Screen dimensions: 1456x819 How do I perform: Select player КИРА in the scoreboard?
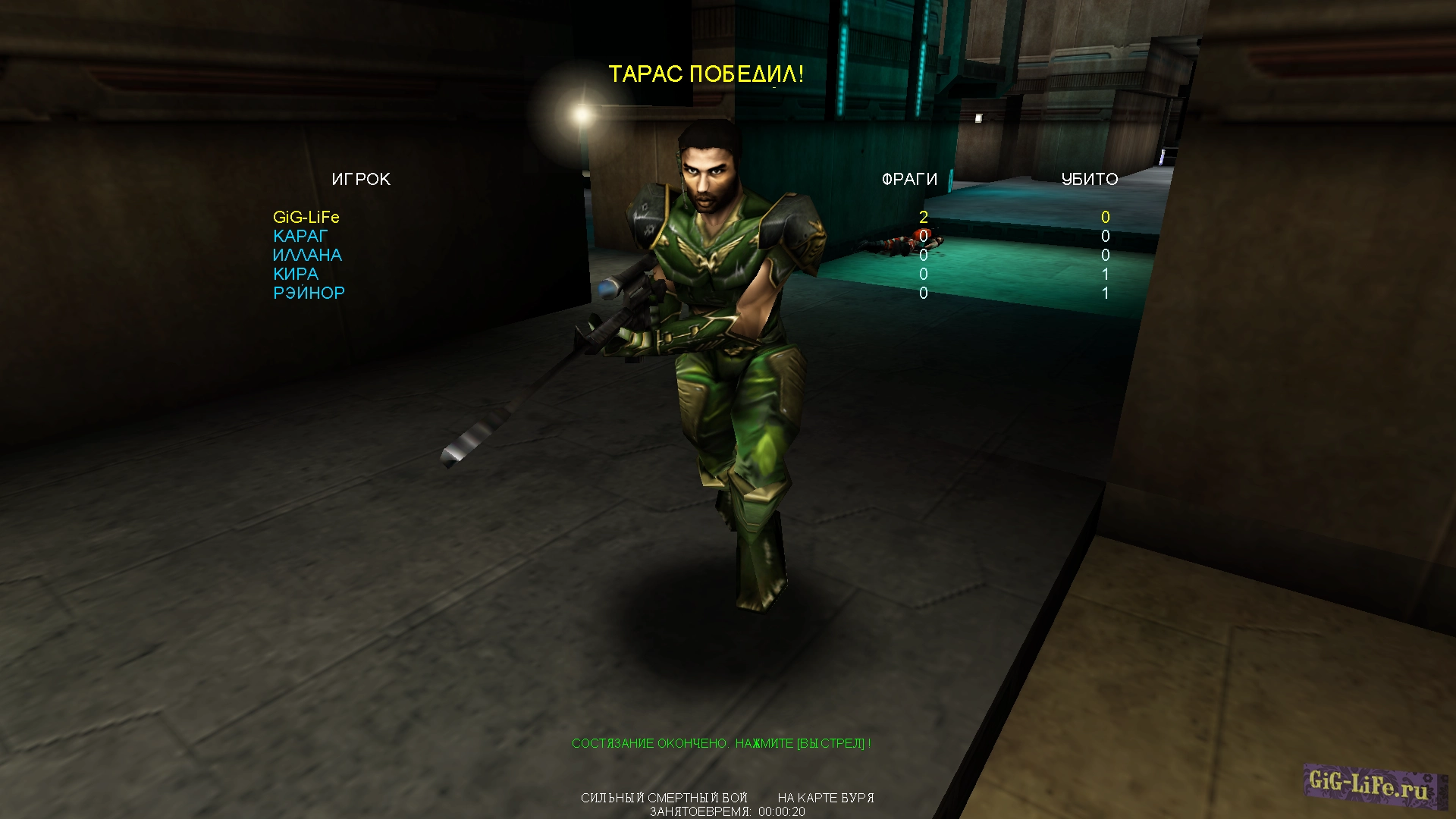pos(296,274)
